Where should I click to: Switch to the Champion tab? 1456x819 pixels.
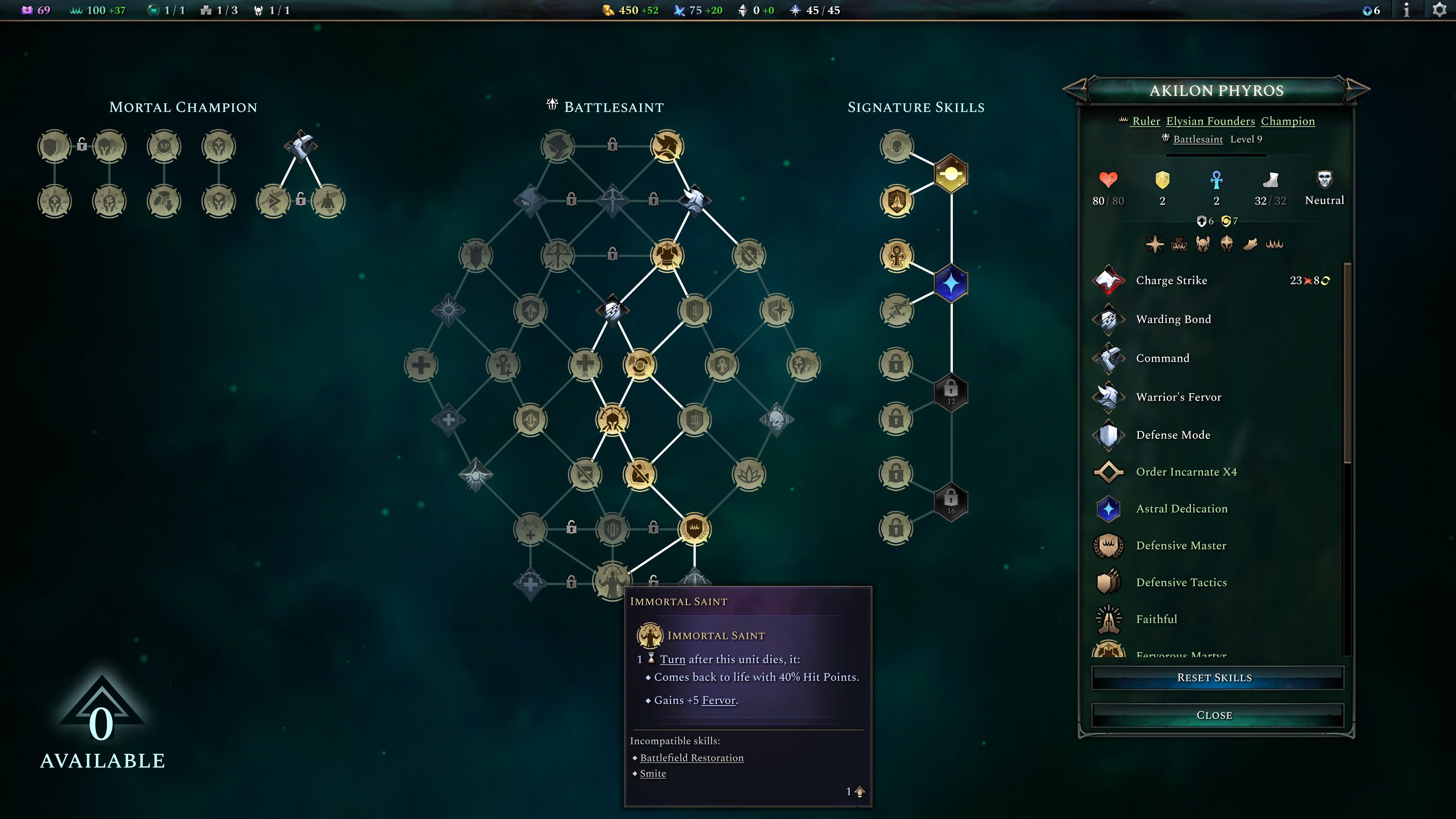(1288, 121)
